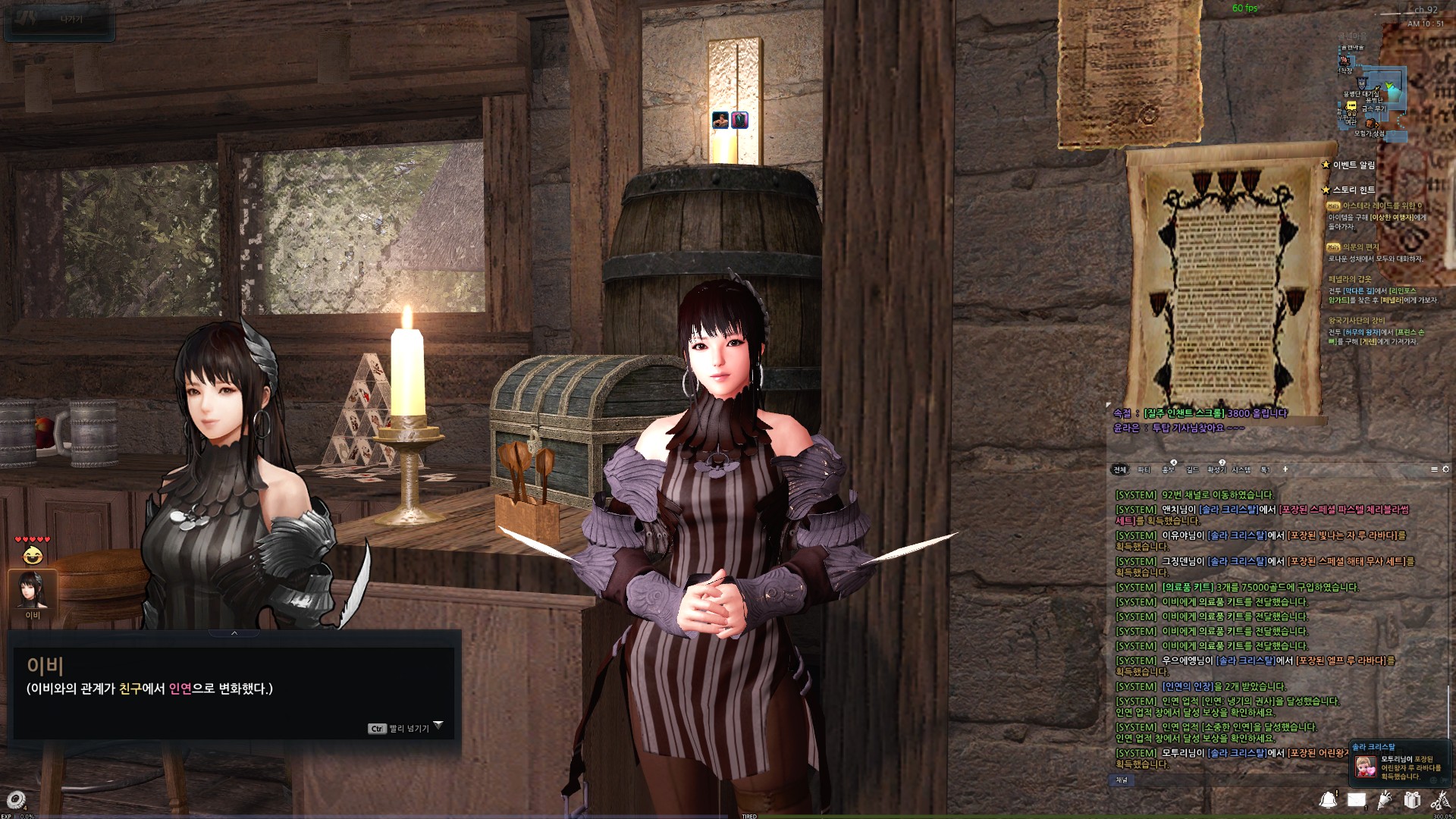Viewport: 1456px width, 819px height.
Task: Click the party popper event icon
Action: [1385, 799]
